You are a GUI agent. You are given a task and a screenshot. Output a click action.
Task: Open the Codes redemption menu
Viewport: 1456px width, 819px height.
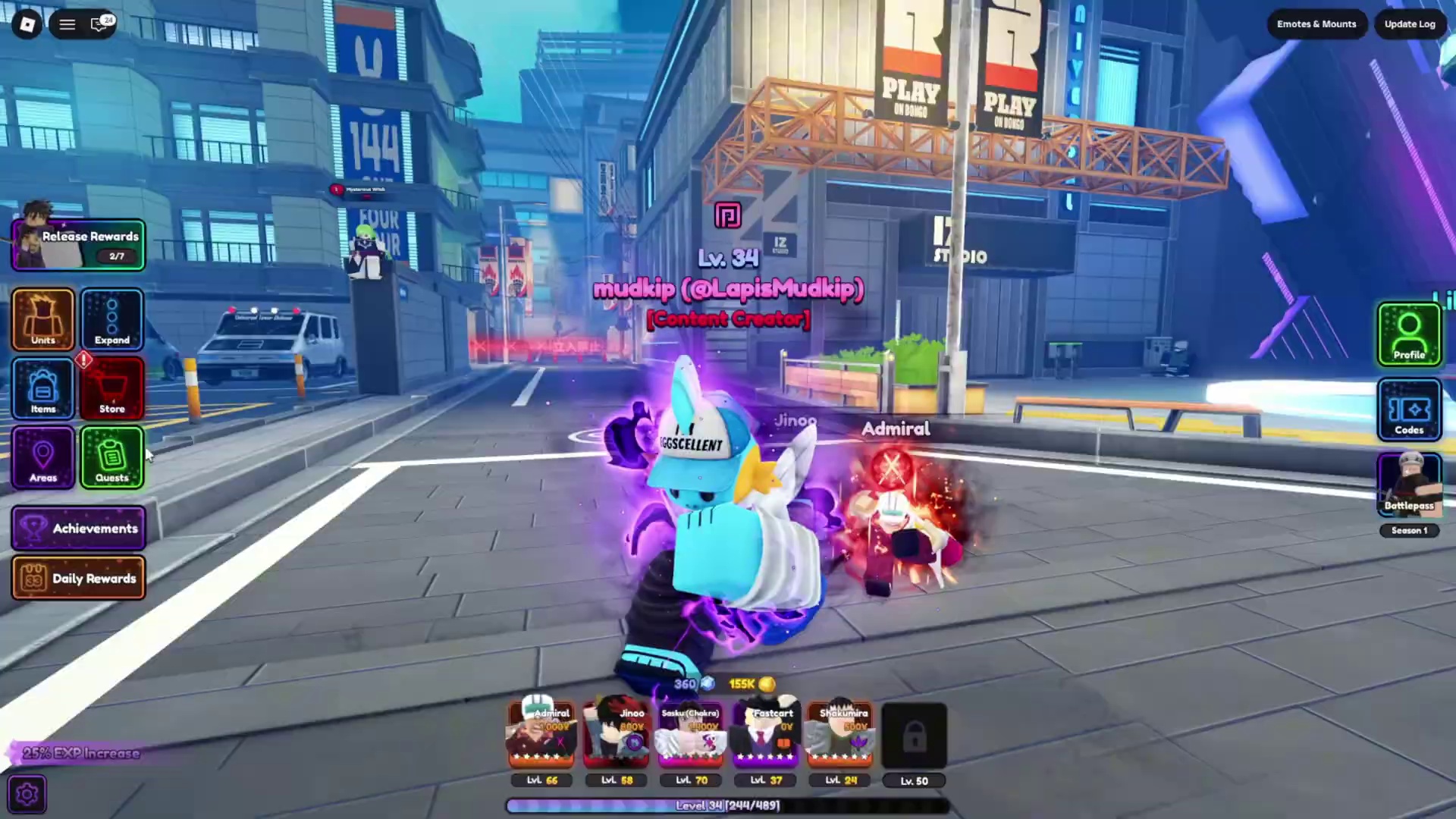coord(1409,410)
